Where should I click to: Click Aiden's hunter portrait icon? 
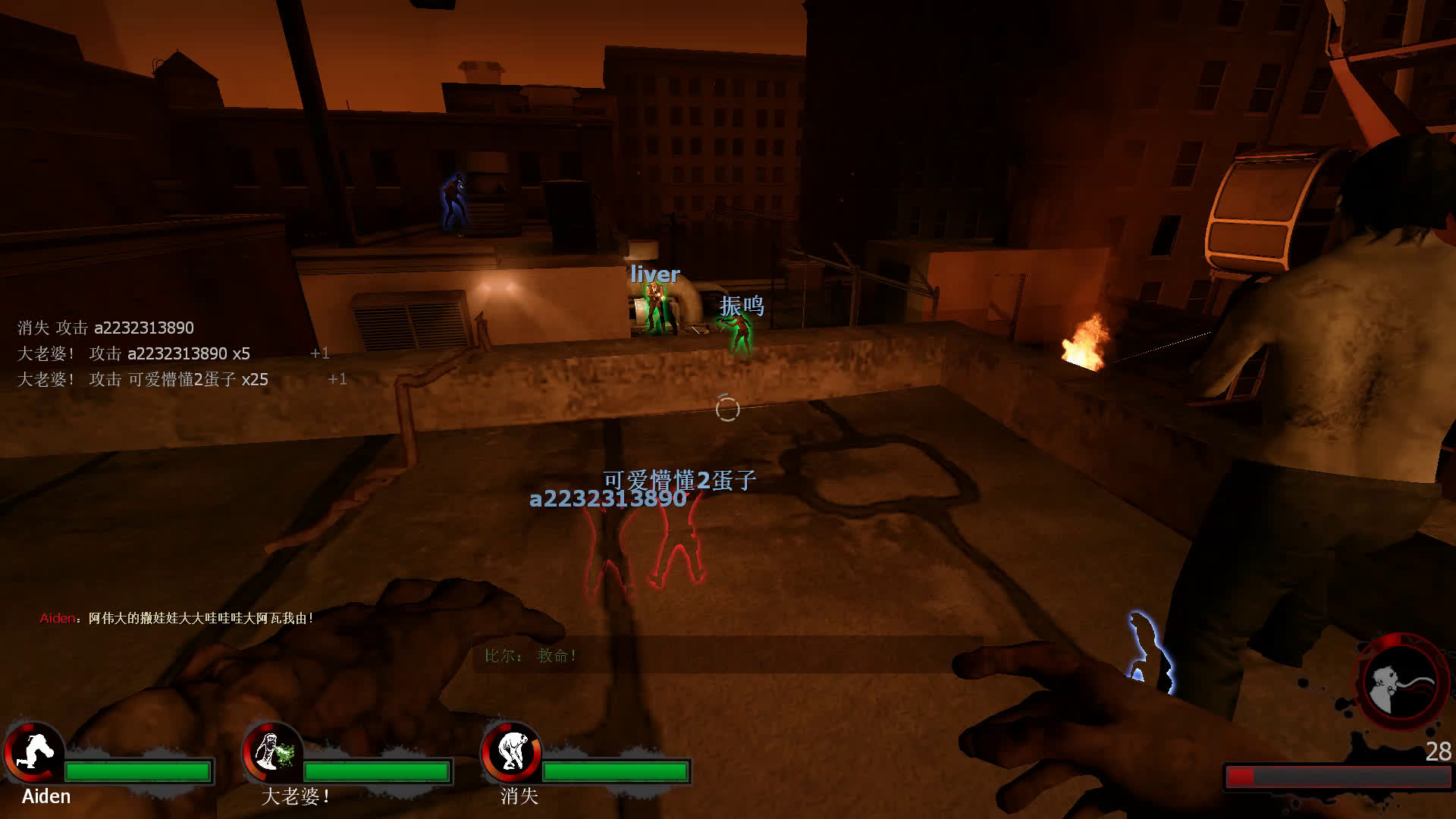click(x=33, y=751)
